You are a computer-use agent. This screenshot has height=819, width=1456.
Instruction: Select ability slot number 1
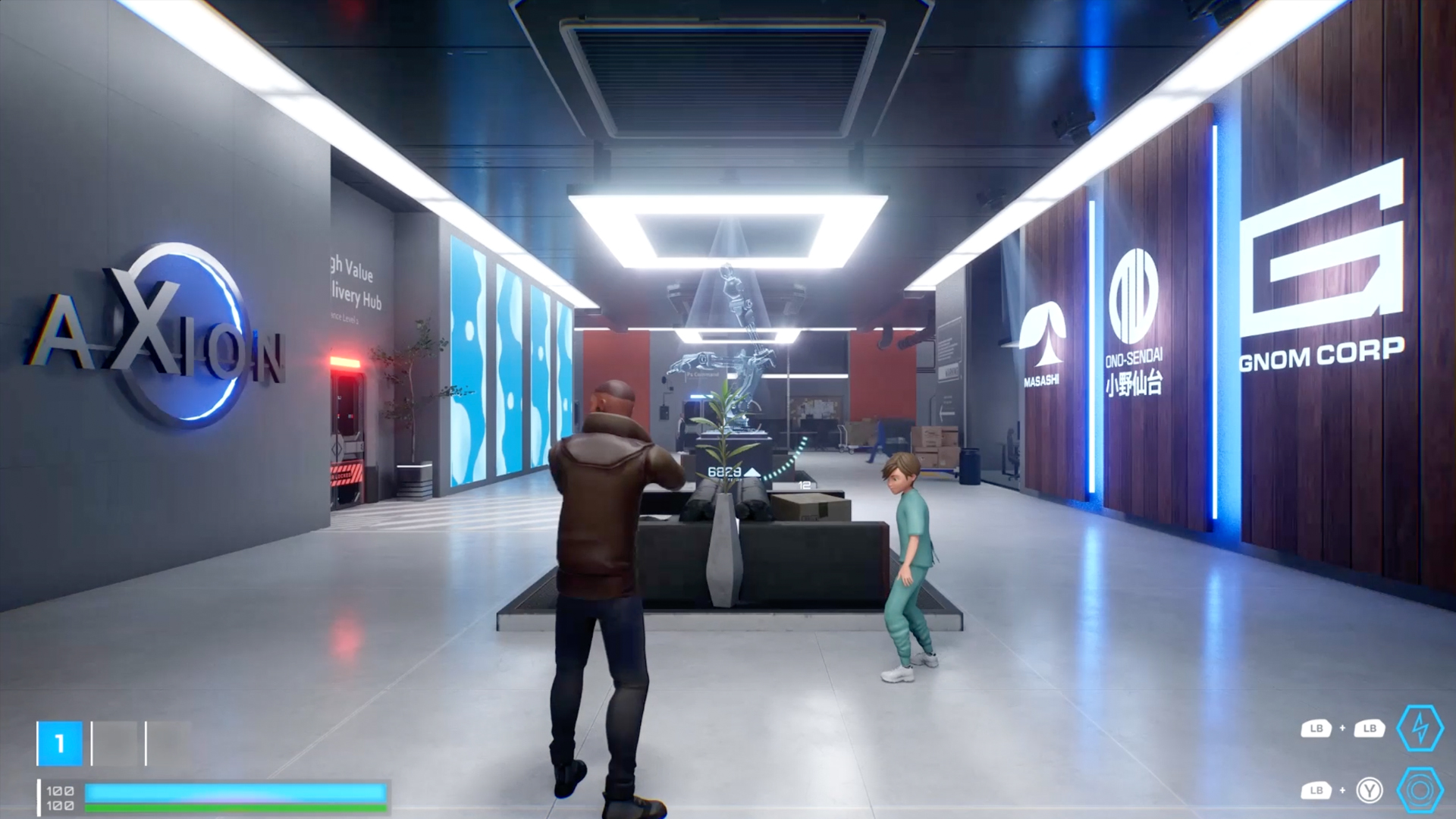pos(59,743)
